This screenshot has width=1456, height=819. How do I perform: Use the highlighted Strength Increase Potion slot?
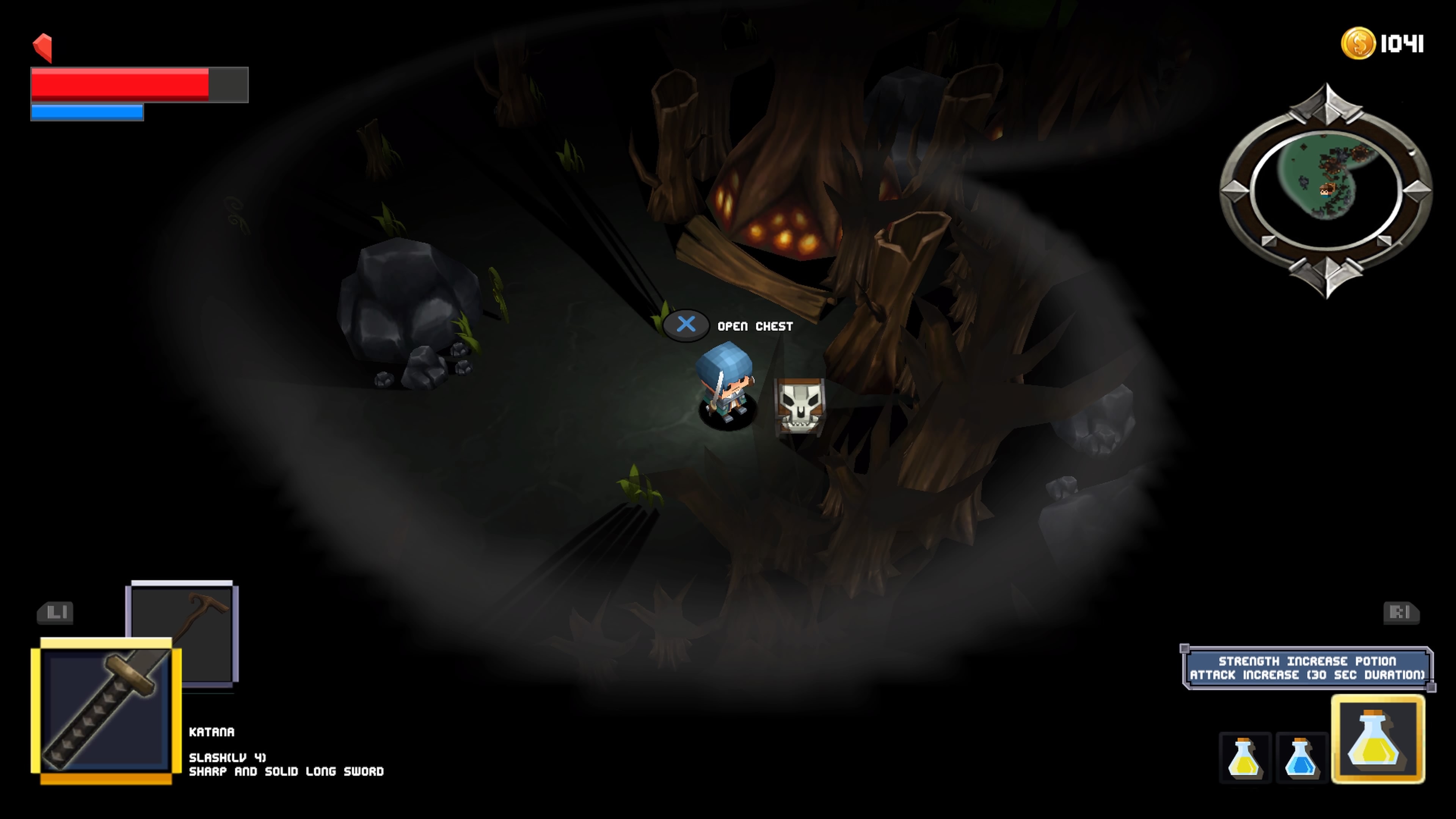pos(1378,739)
